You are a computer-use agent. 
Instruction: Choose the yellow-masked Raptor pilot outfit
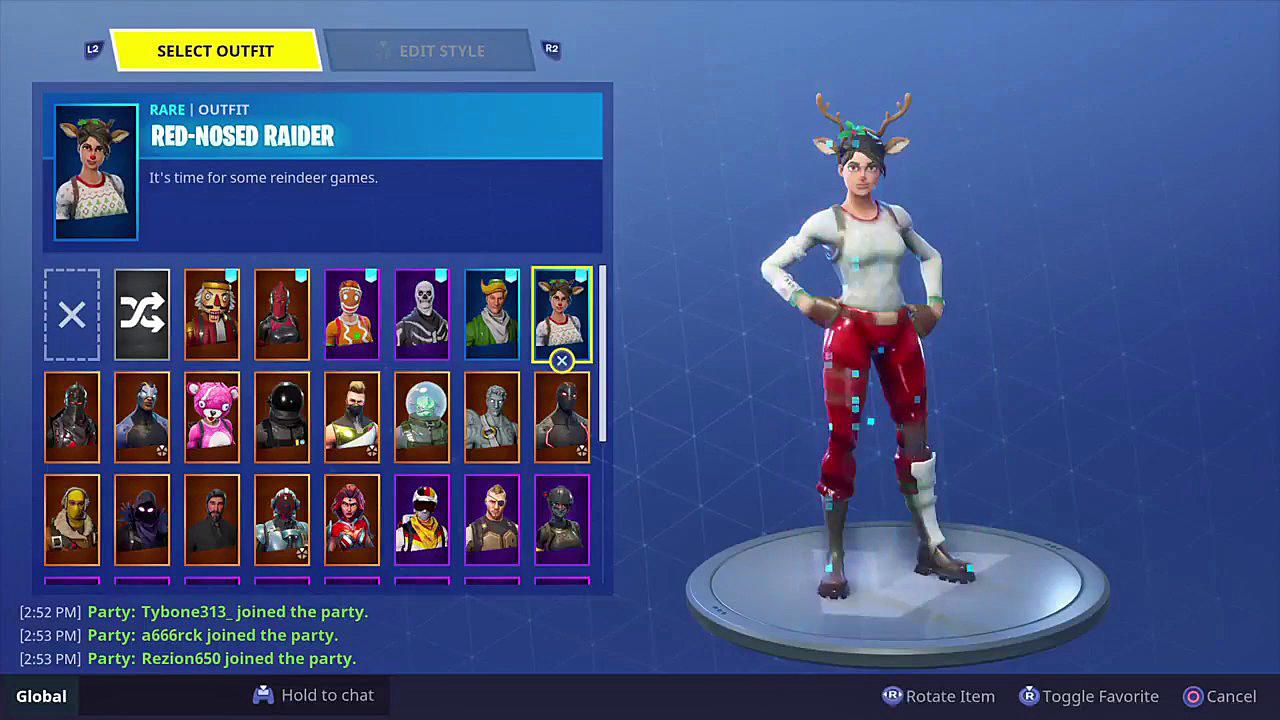(72, 520)
